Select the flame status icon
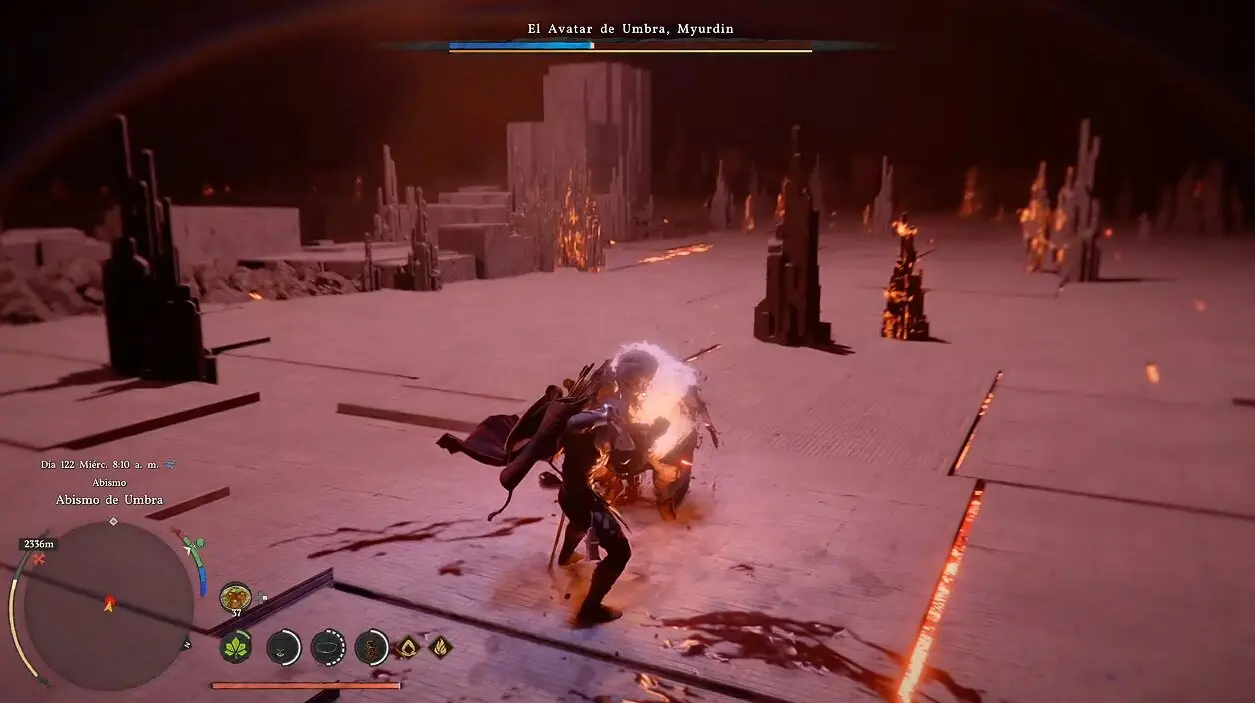 (x=440, y=647)
